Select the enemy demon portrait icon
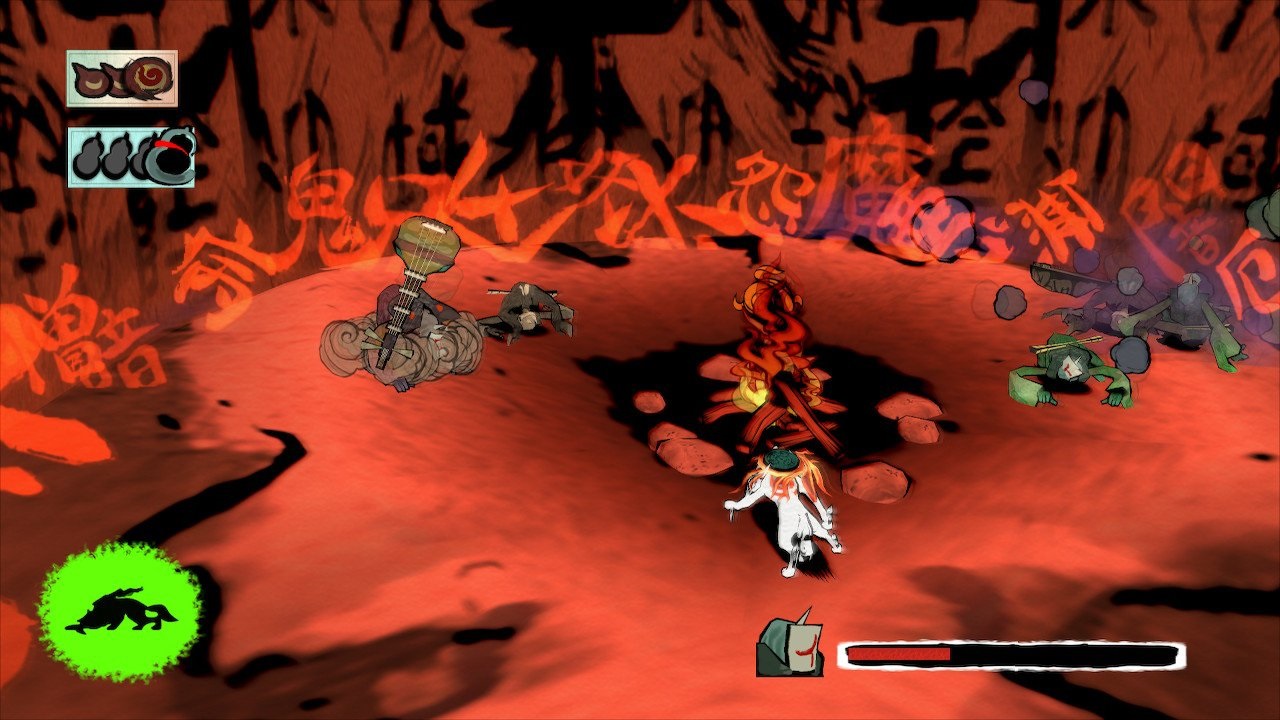Viewport: 1280px width, 720px height. tap(790, 645)
